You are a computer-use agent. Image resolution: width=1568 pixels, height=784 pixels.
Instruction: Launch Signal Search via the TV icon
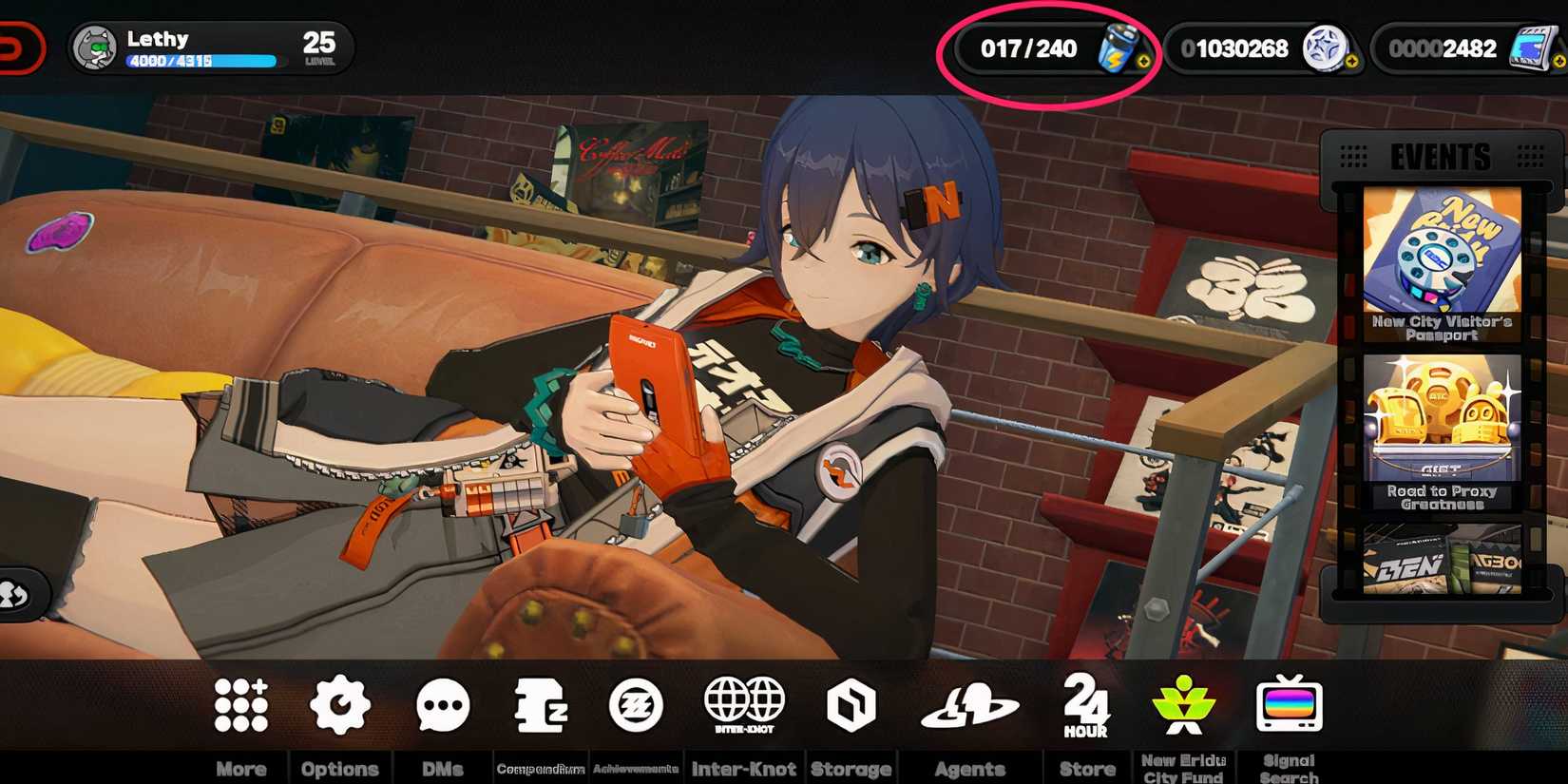click(x=1290, y=703)
